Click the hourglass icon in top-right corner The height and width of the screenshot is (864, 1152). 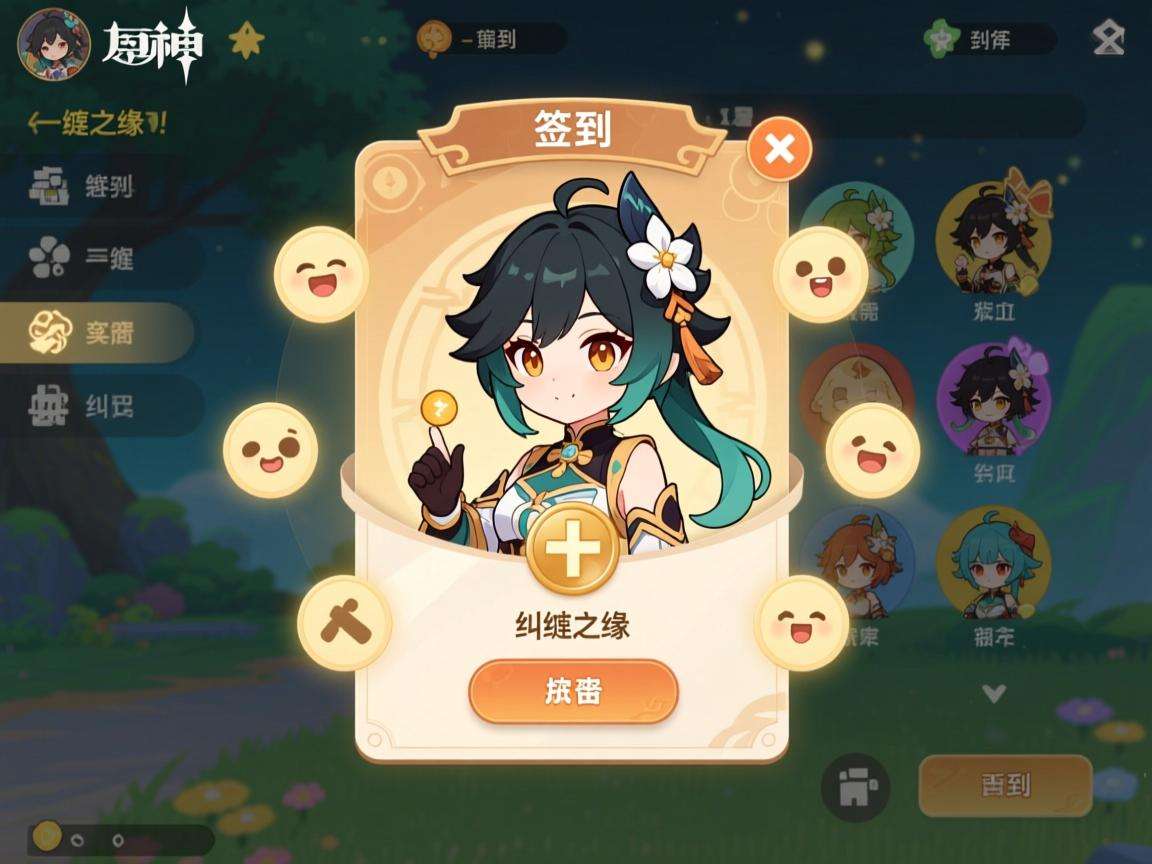pyautogui.click(x=1108, y=40)
